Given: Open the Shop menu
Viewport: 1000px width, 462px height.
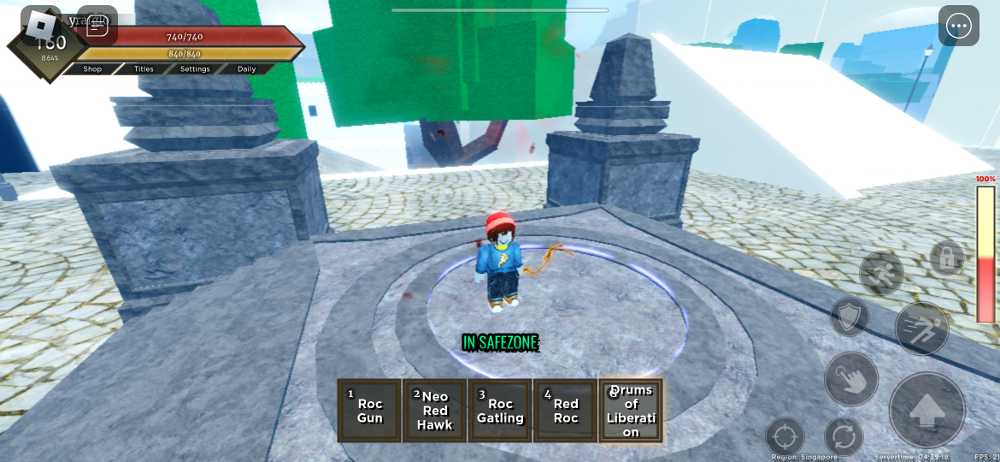Looking at the screenshot, I should [x=93, y=69].
